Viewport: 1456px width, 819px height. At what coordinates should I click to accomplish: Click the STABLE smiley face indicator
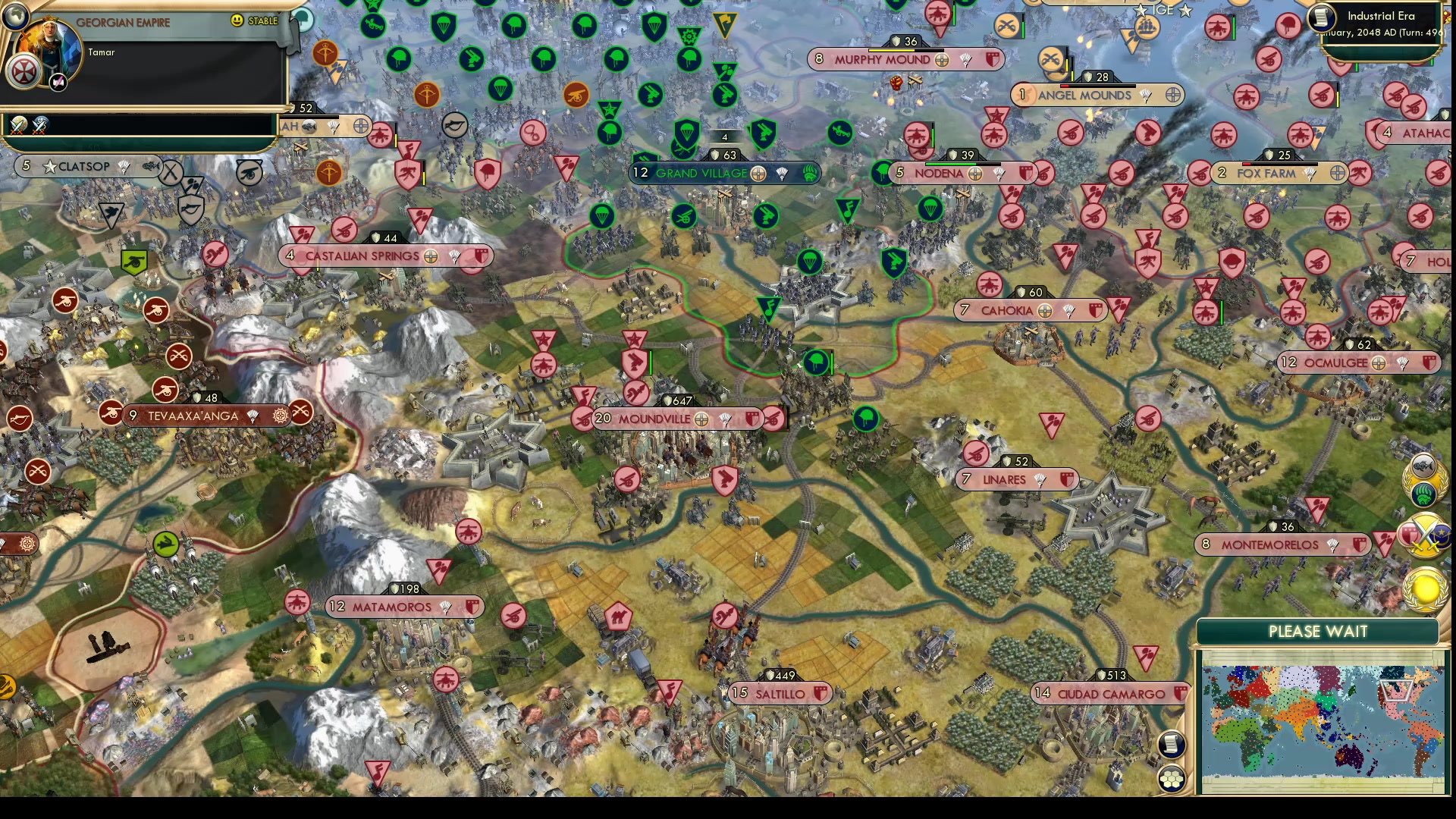[237, 21]
